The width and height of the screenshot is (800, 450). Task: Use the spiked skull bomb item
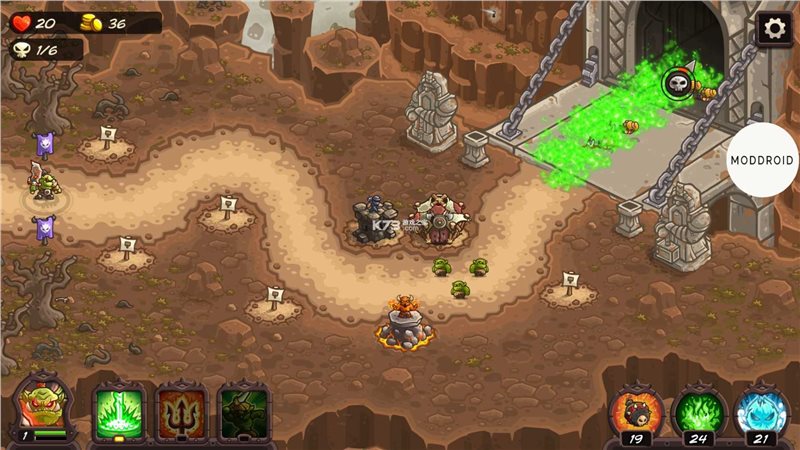click(636, 410)
